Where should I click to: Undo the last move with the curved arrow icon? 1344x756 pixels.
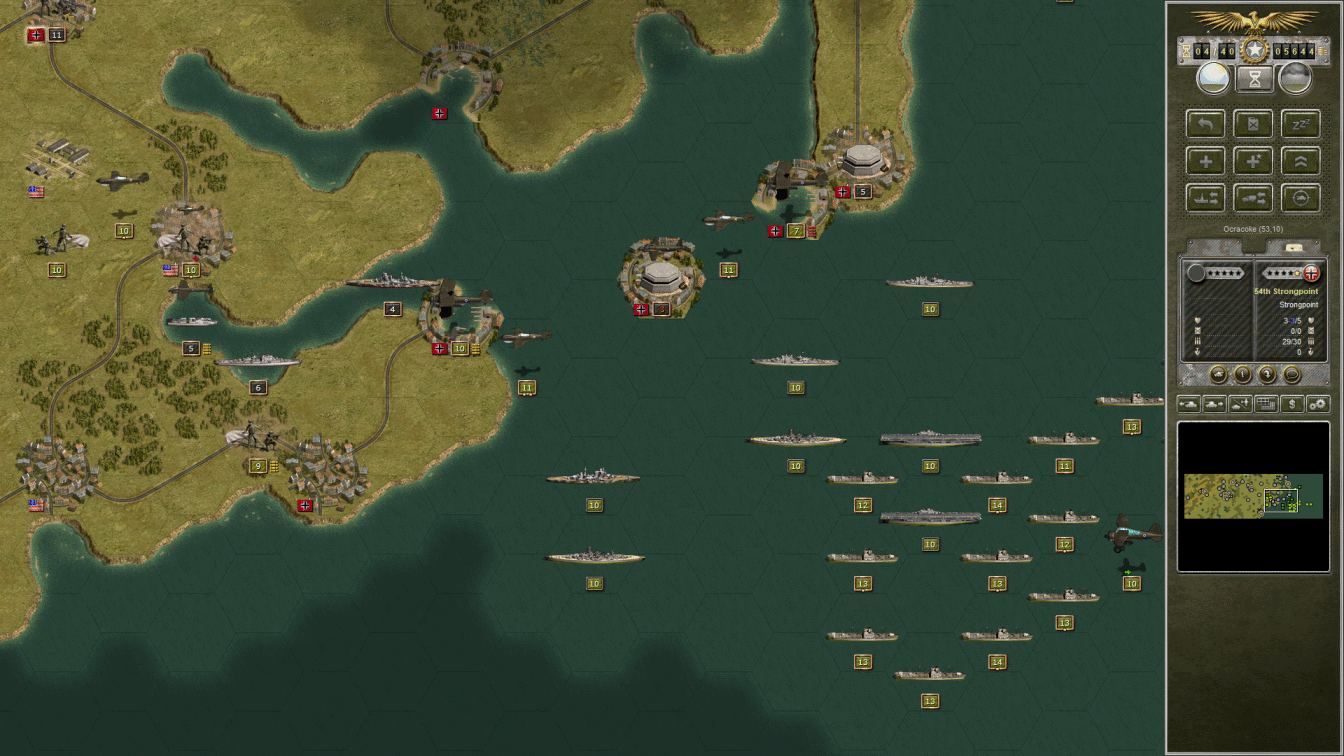point(1205,123)
